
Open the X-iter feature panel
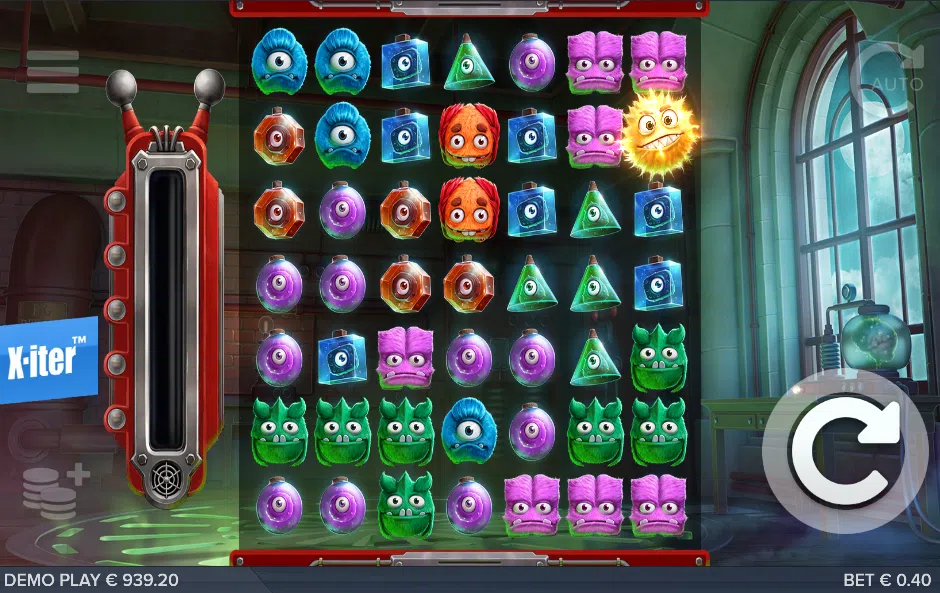click(x=48, y=360)
